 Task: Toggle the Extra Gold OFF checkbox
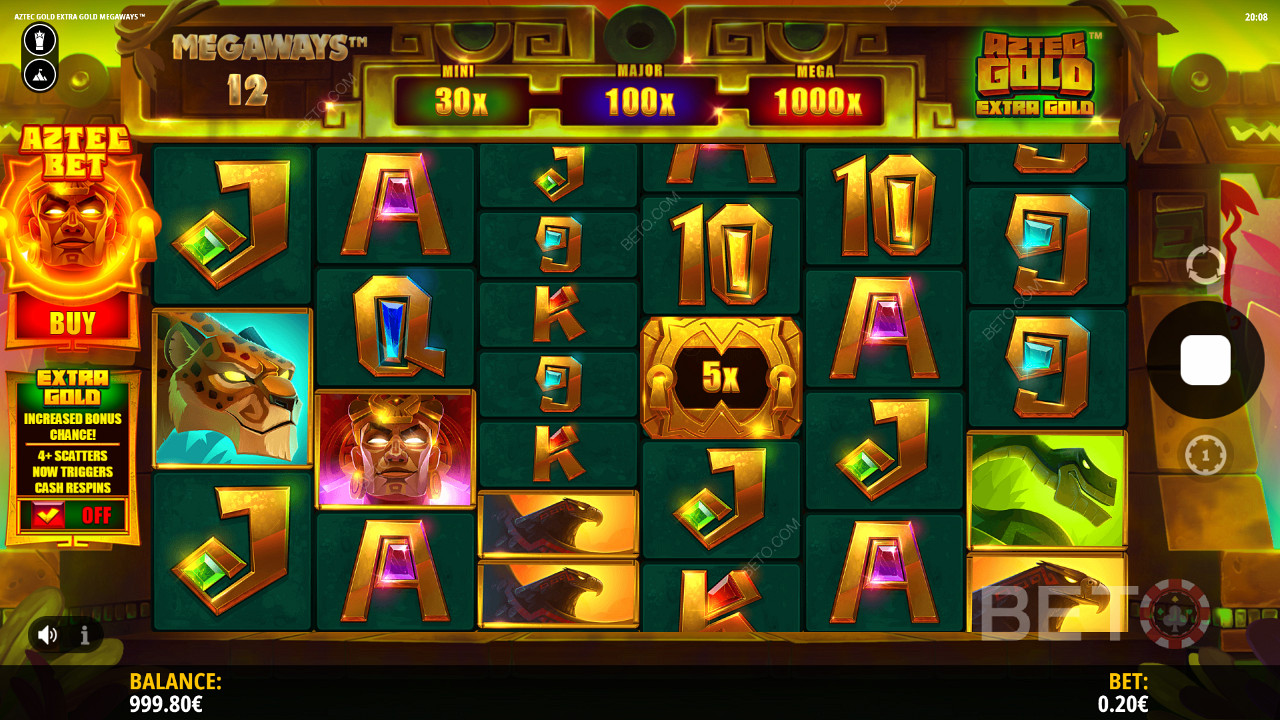coord(48,515)
